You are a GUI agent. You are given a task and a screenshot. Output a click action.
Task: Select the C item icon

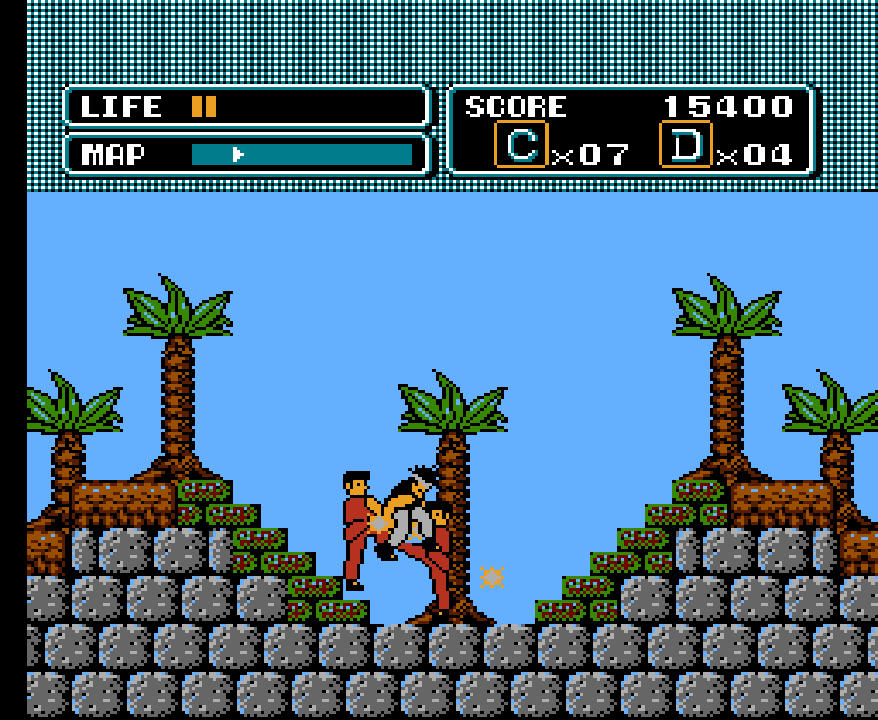pos(521,145)
